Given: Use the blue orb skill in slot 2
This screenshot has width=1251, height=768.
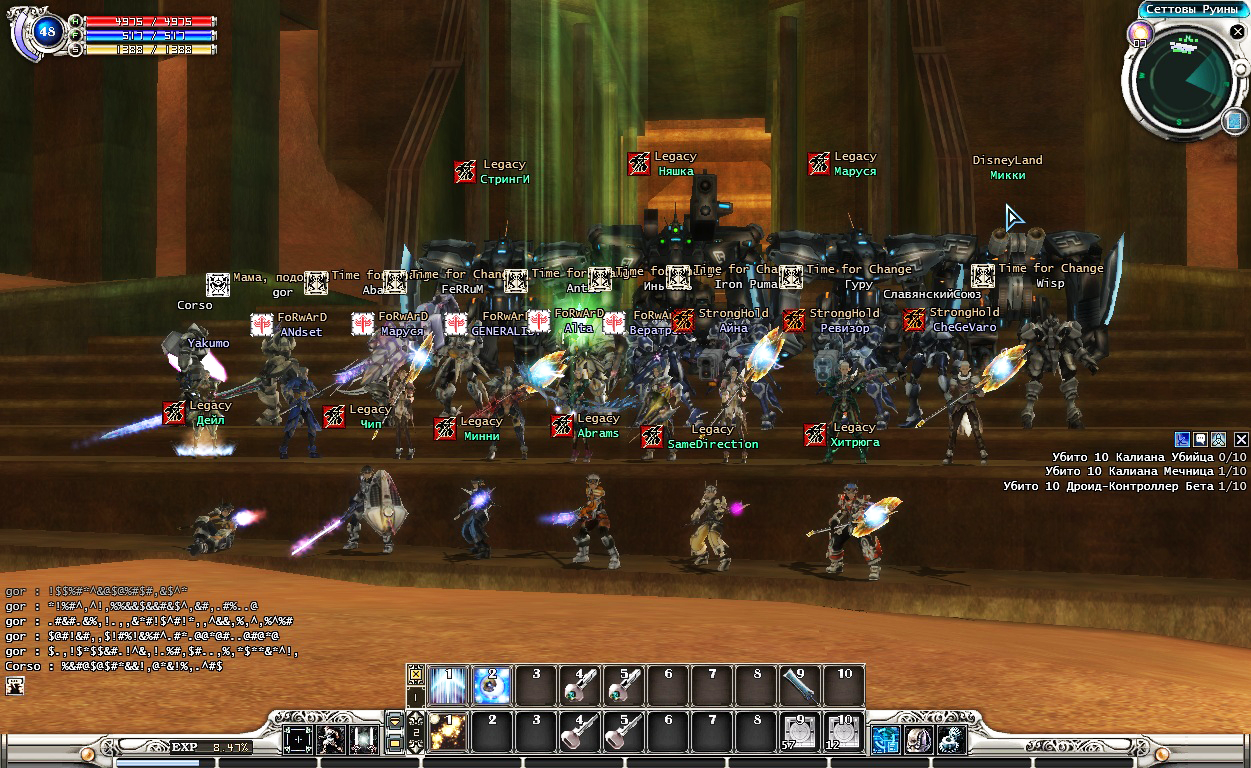Looking at the screenshot, I should coord(492,686).
